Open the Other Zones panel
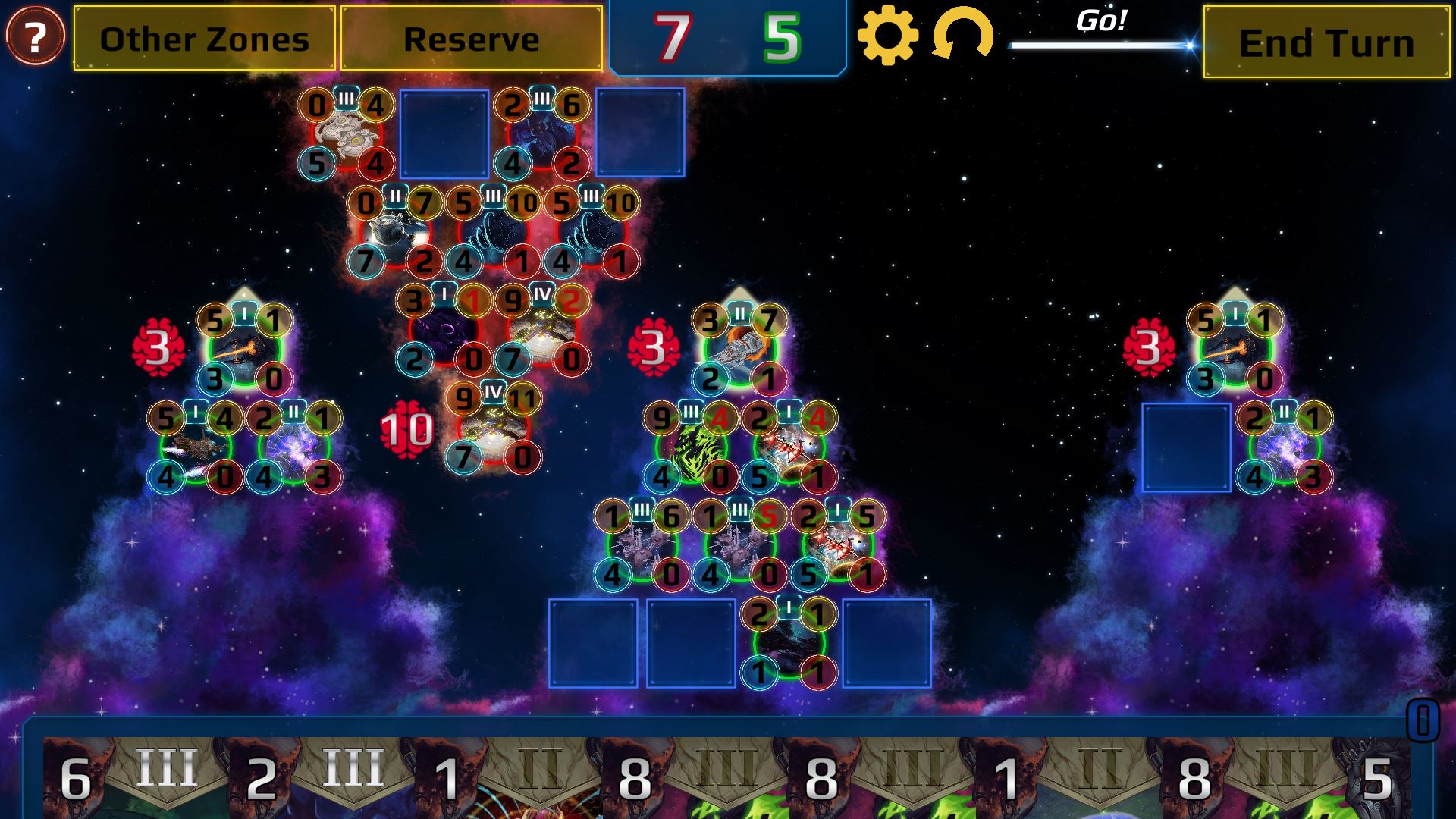Viewport: 1456px width, 819px height. point(204,39)
